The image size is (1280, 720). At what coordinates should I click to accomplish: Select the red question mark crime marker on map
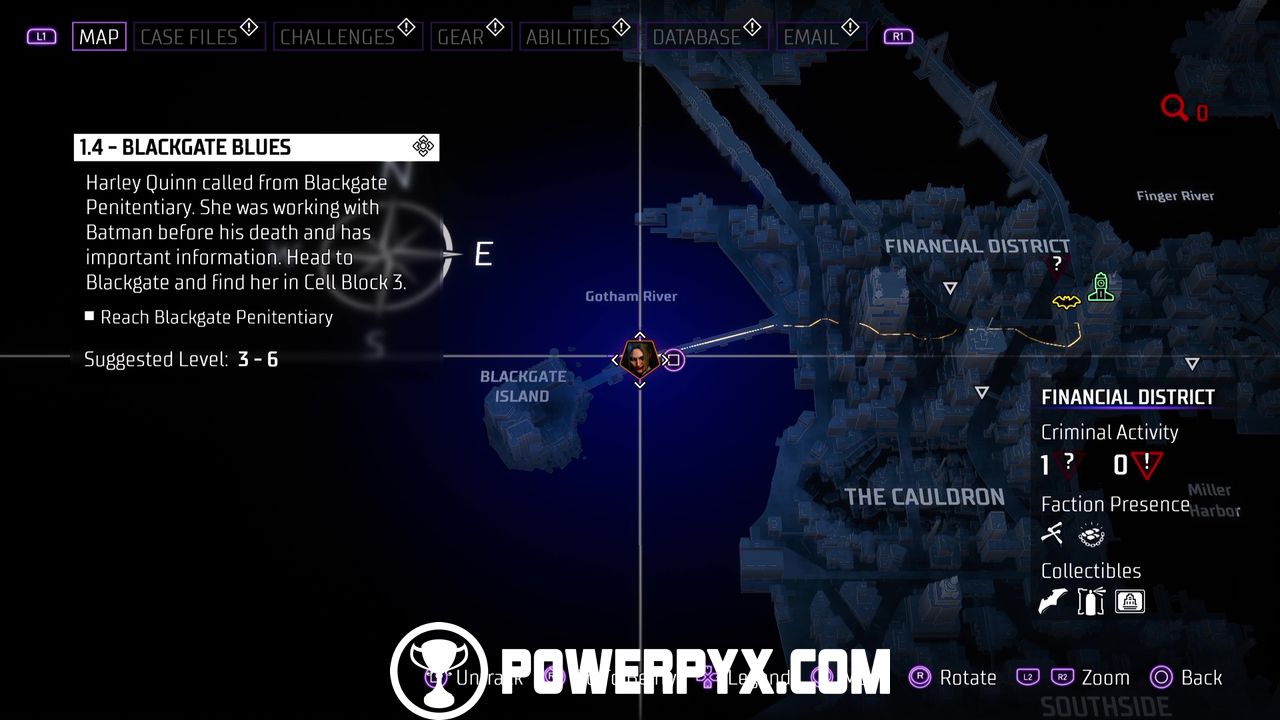point(1057,264)
